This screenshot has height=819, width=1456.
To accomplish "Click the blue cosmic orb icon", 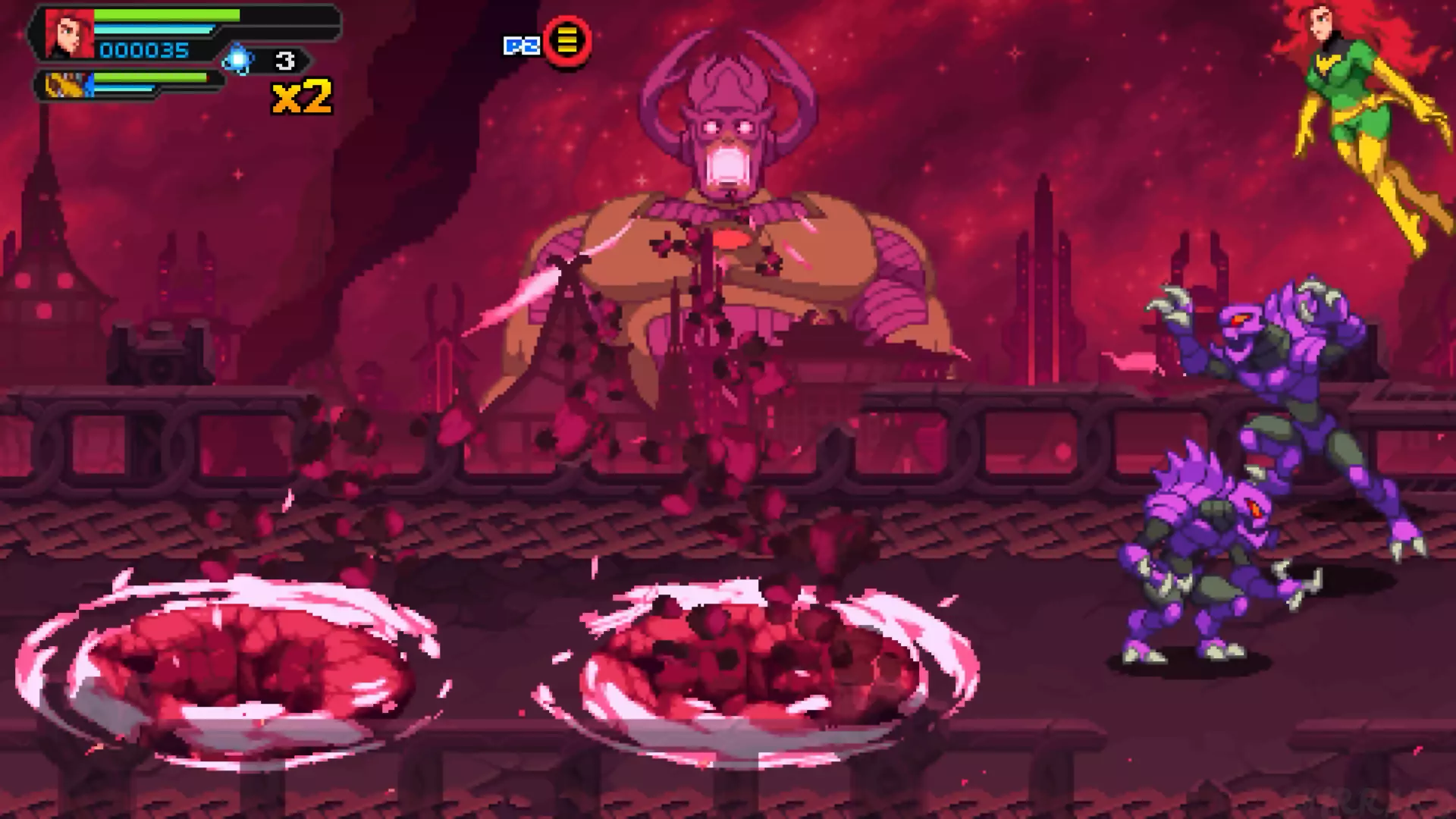I will [x=238, y=60].
